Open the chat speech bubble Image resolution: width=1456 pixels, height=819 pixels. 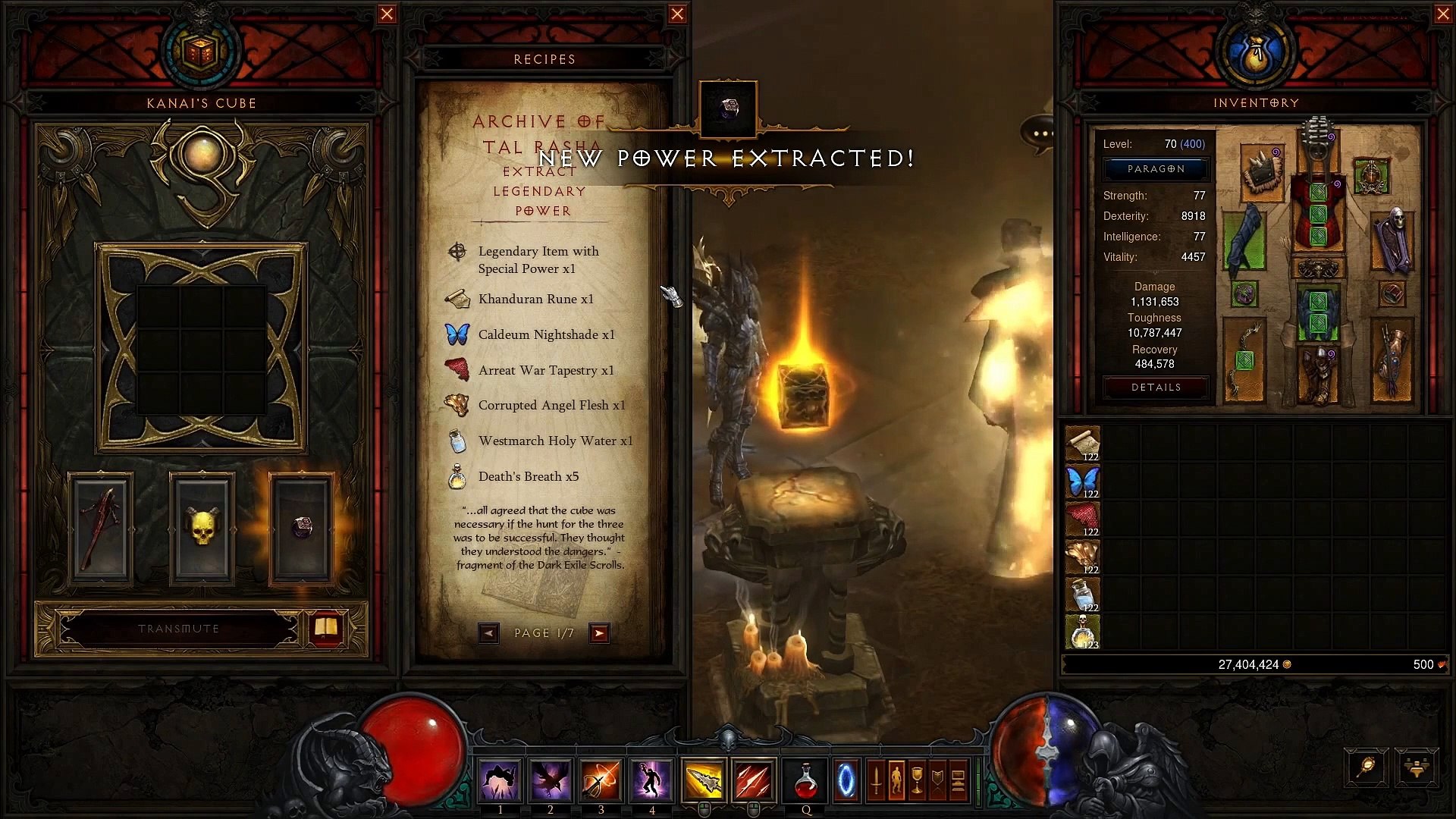pyautogui.click(x=1040, y=134)
